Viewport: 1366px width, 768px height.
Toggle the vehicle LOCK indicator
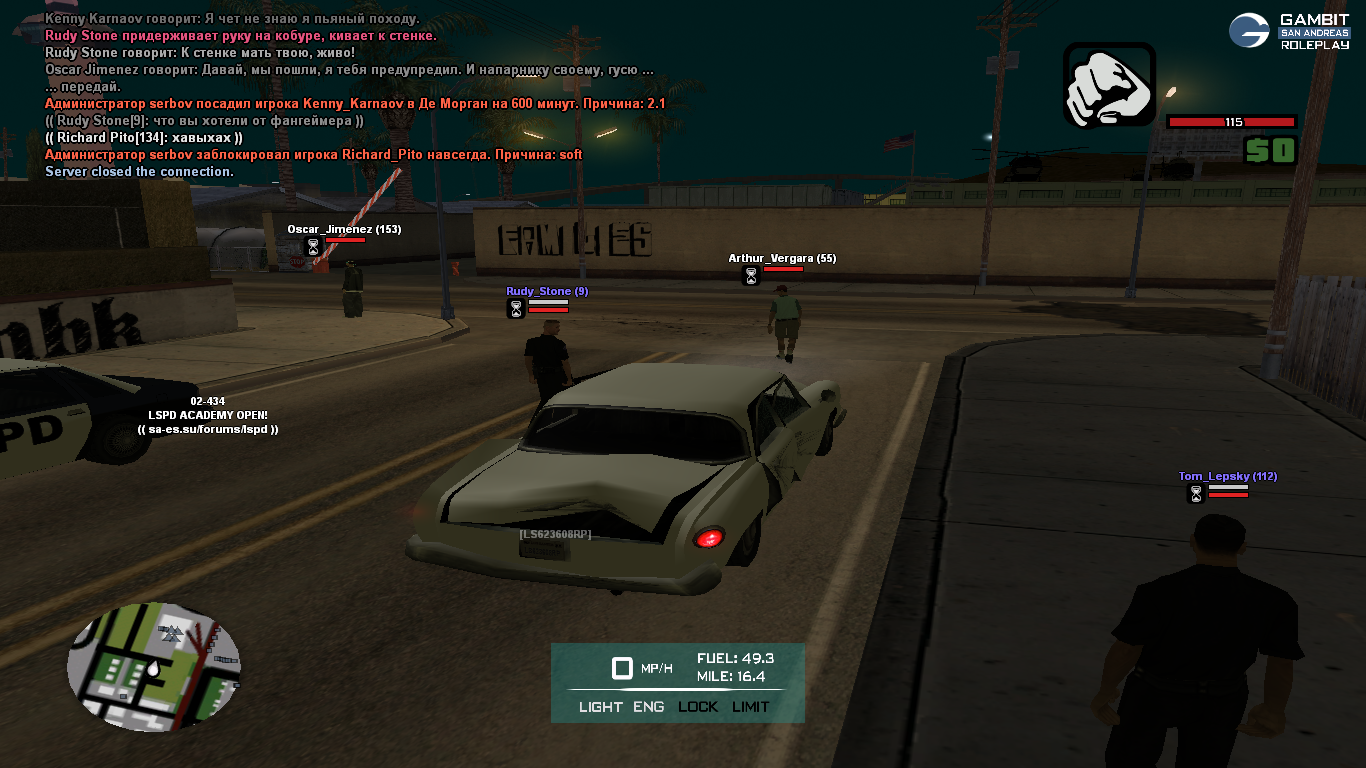698,707
